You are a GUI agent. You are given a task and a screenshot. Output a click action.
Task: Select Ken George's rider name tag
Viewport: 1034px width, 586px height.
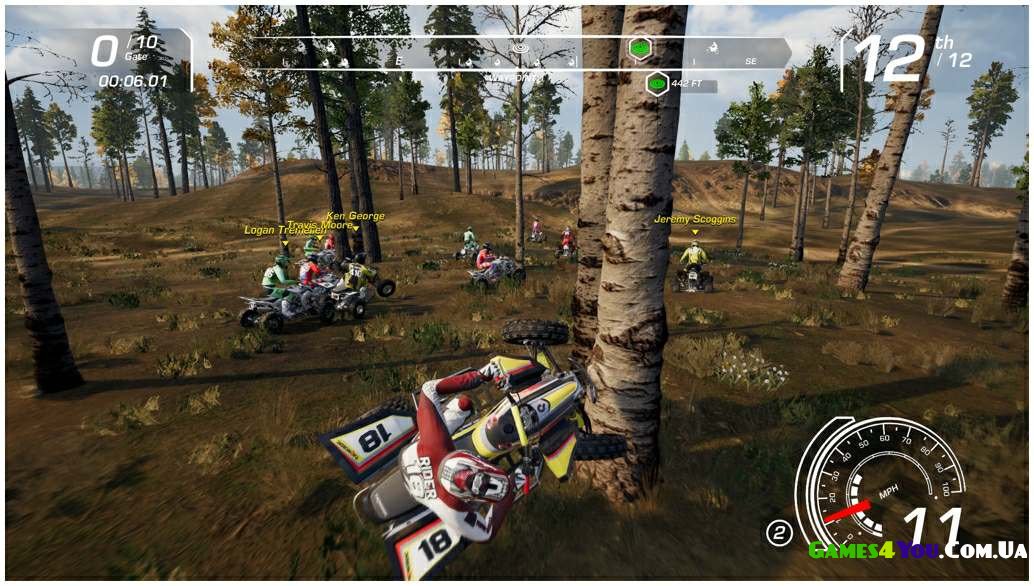(x=355, y=216)
